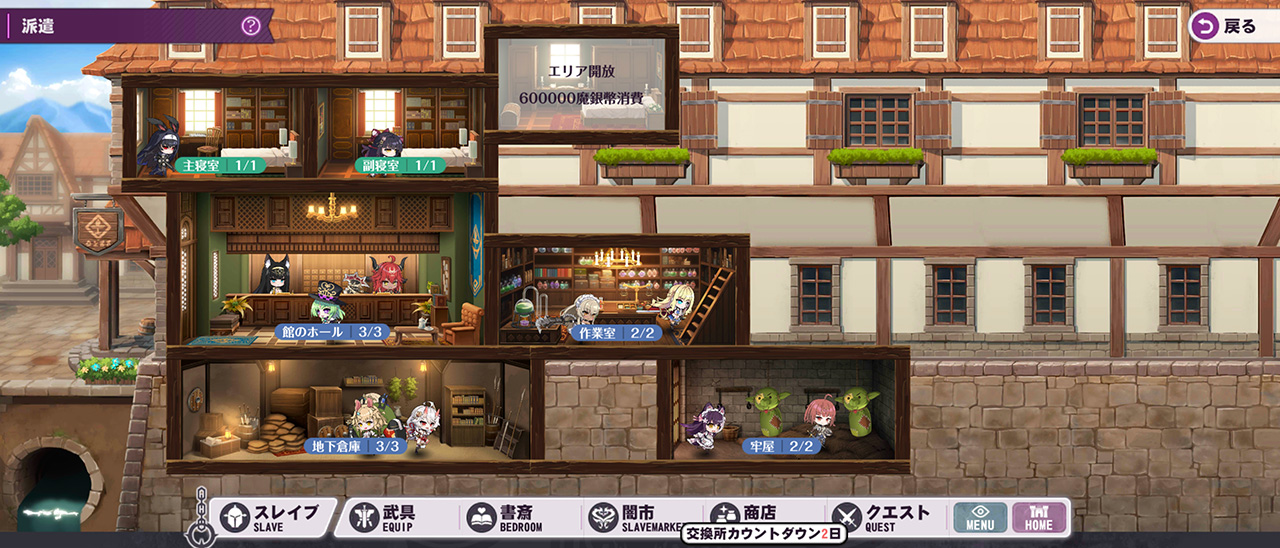Screen dimensions: 1280x548
Task: Go to the 書斎 BEDROOM menu
Action: click(x=510, y=517)
